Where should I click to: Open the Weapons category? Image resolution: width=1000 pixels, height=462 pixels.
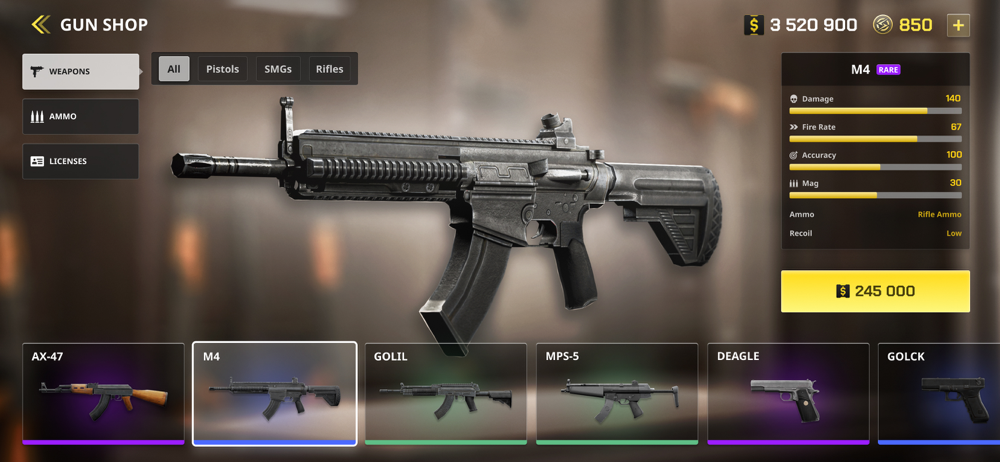click(81, 72)
